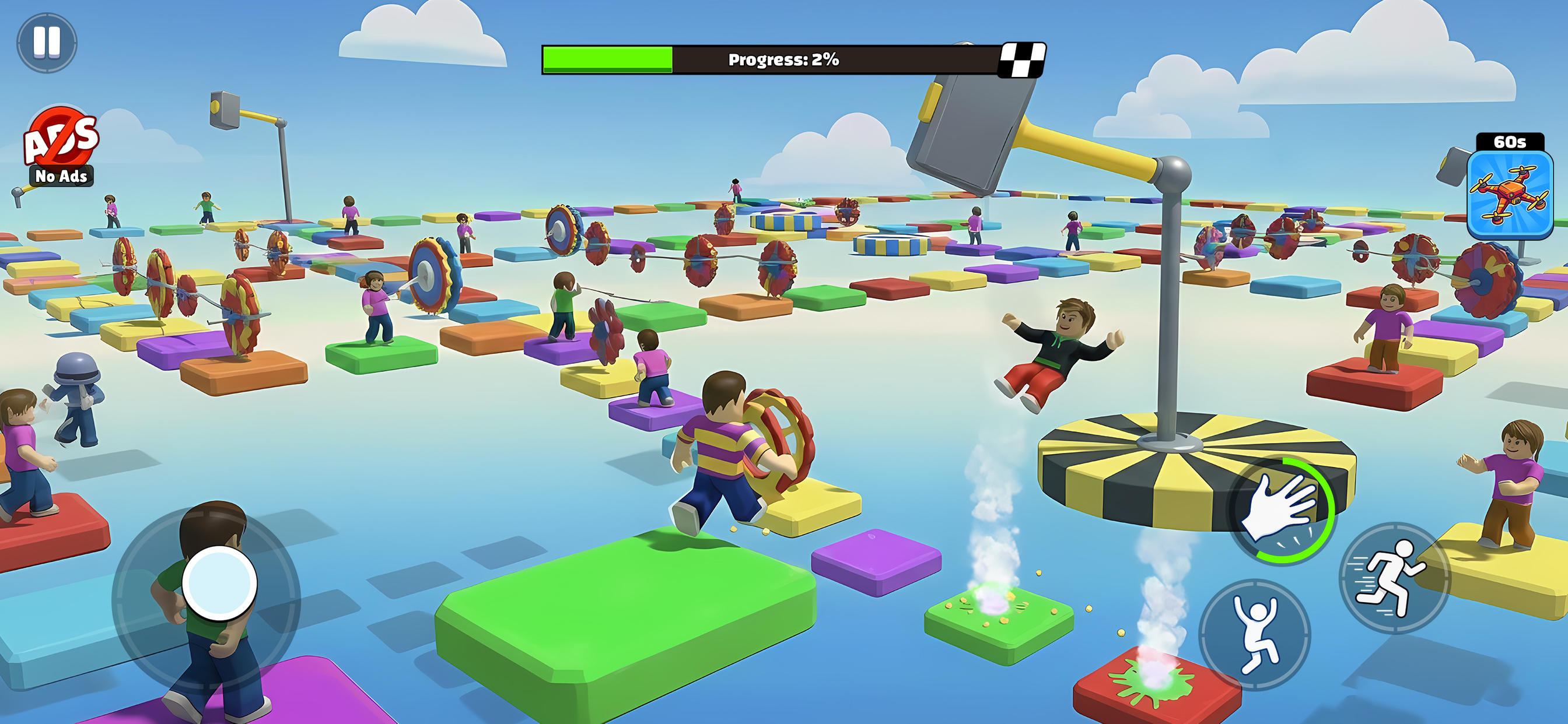The image size is (1568, 724).
Task: Tap the jump action button
Action: point(1254,634)
